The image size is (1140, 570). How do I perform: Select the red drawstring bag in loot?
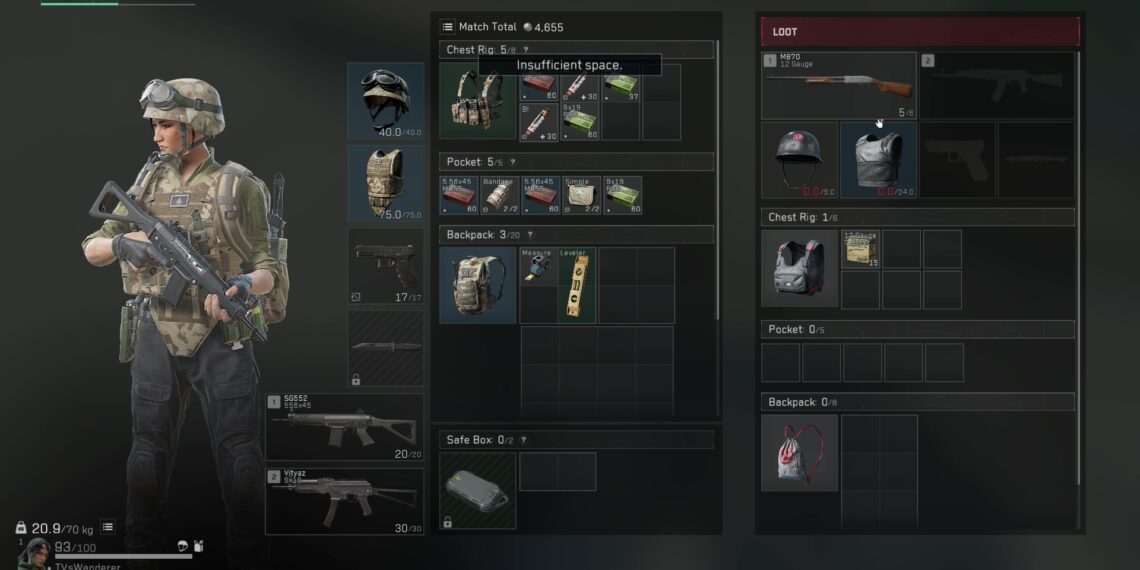(799, 452)
